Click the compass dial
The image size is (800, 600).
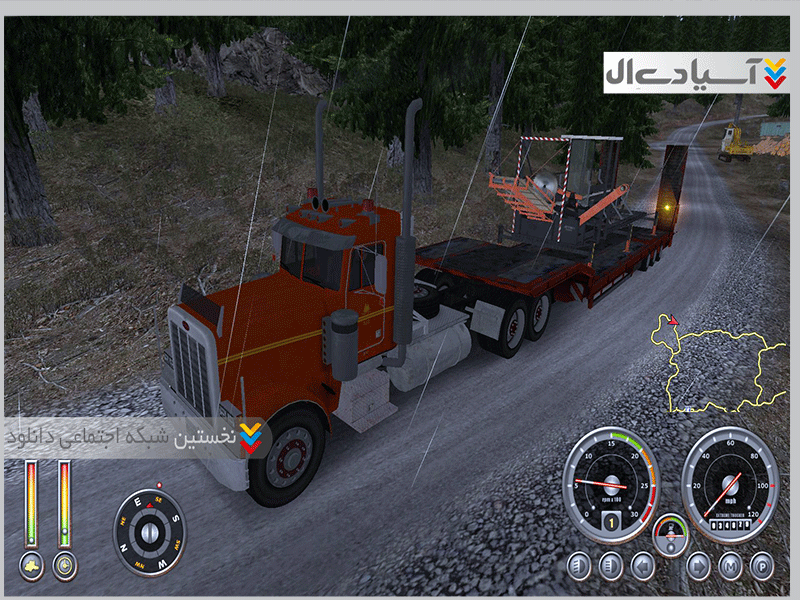pos(150,531)
